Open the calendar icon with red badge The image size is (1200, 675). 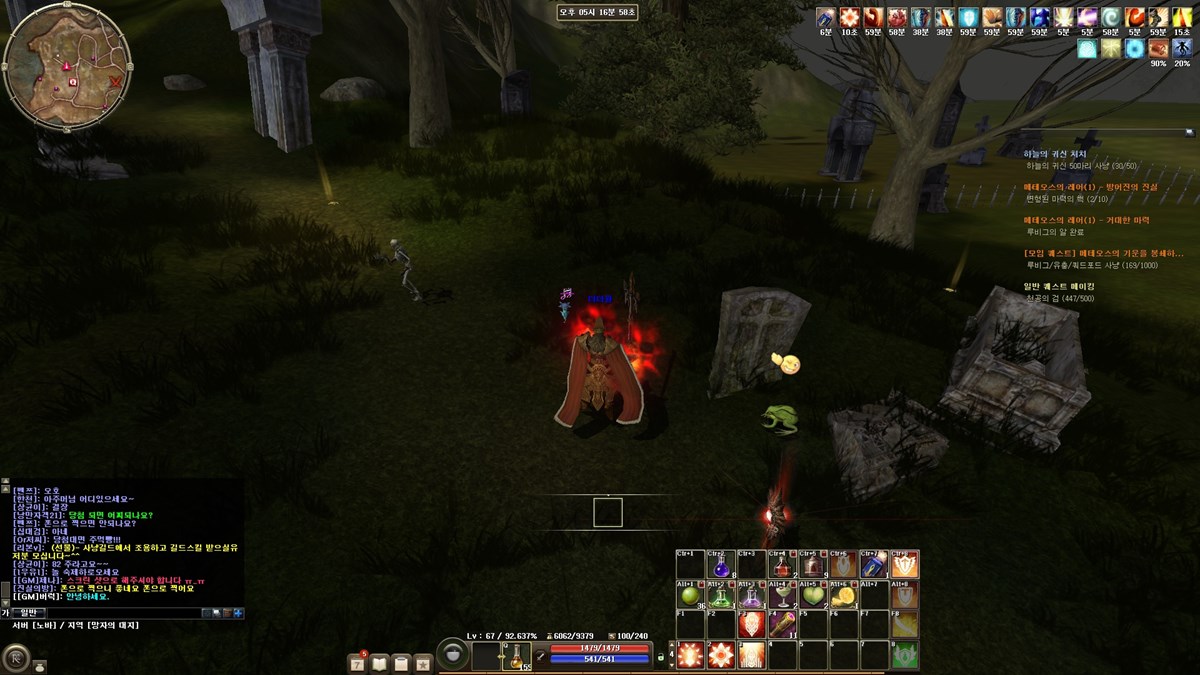click(x=357, y=662)
